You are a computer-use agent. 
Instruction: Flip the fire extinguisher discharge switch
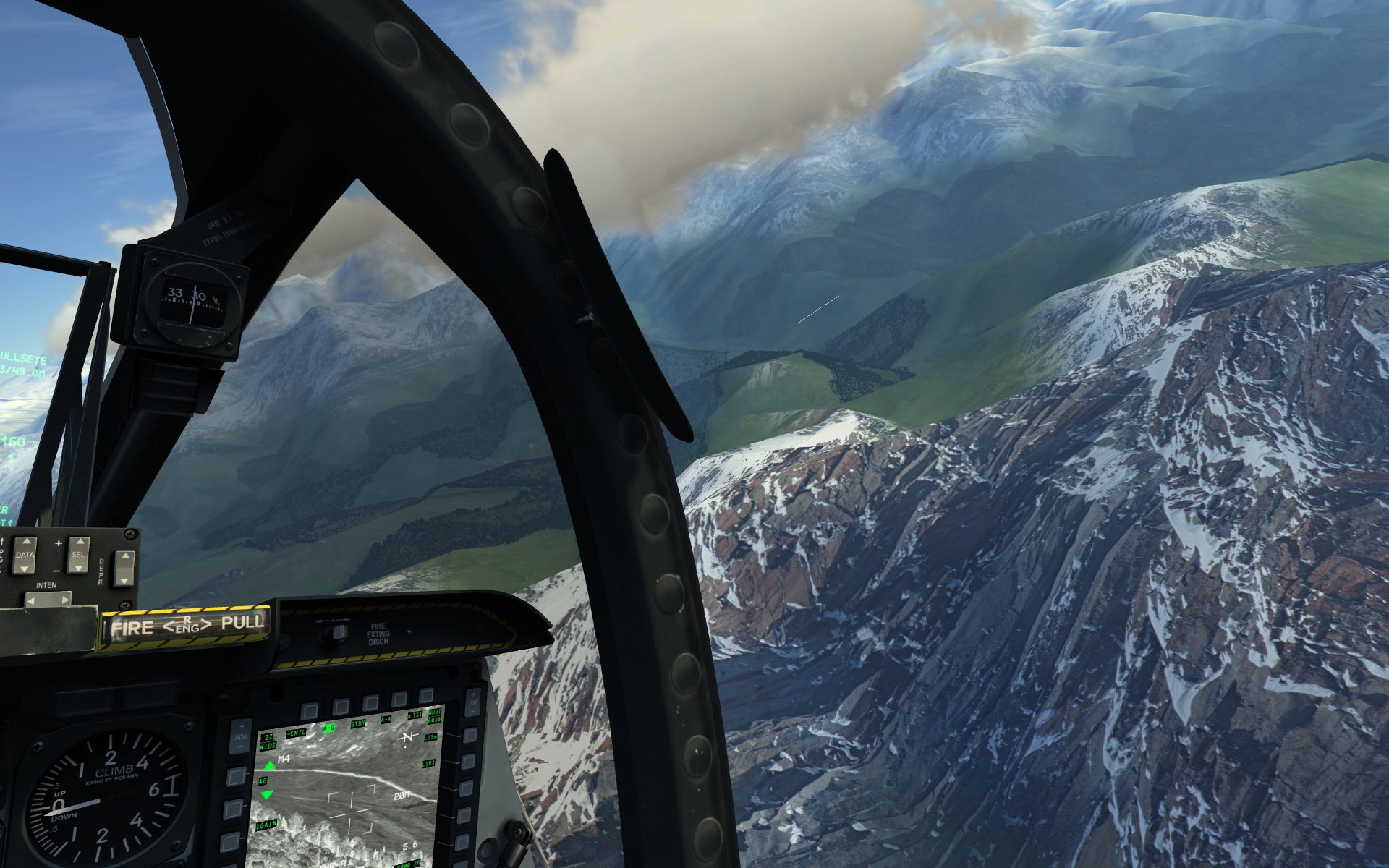click(335, 634)
